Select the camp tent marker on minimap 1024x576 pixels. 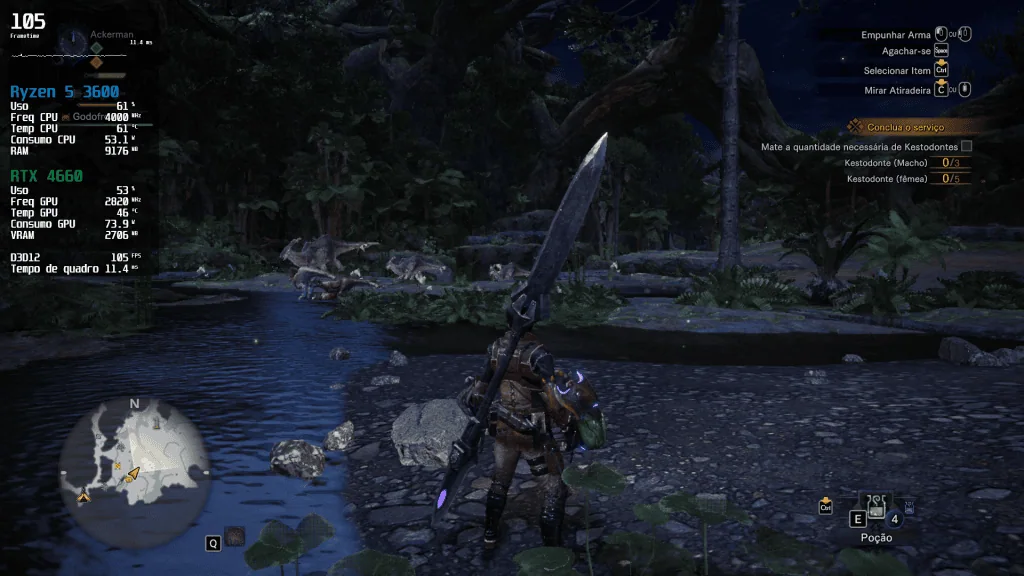click(x=85, y=496)
